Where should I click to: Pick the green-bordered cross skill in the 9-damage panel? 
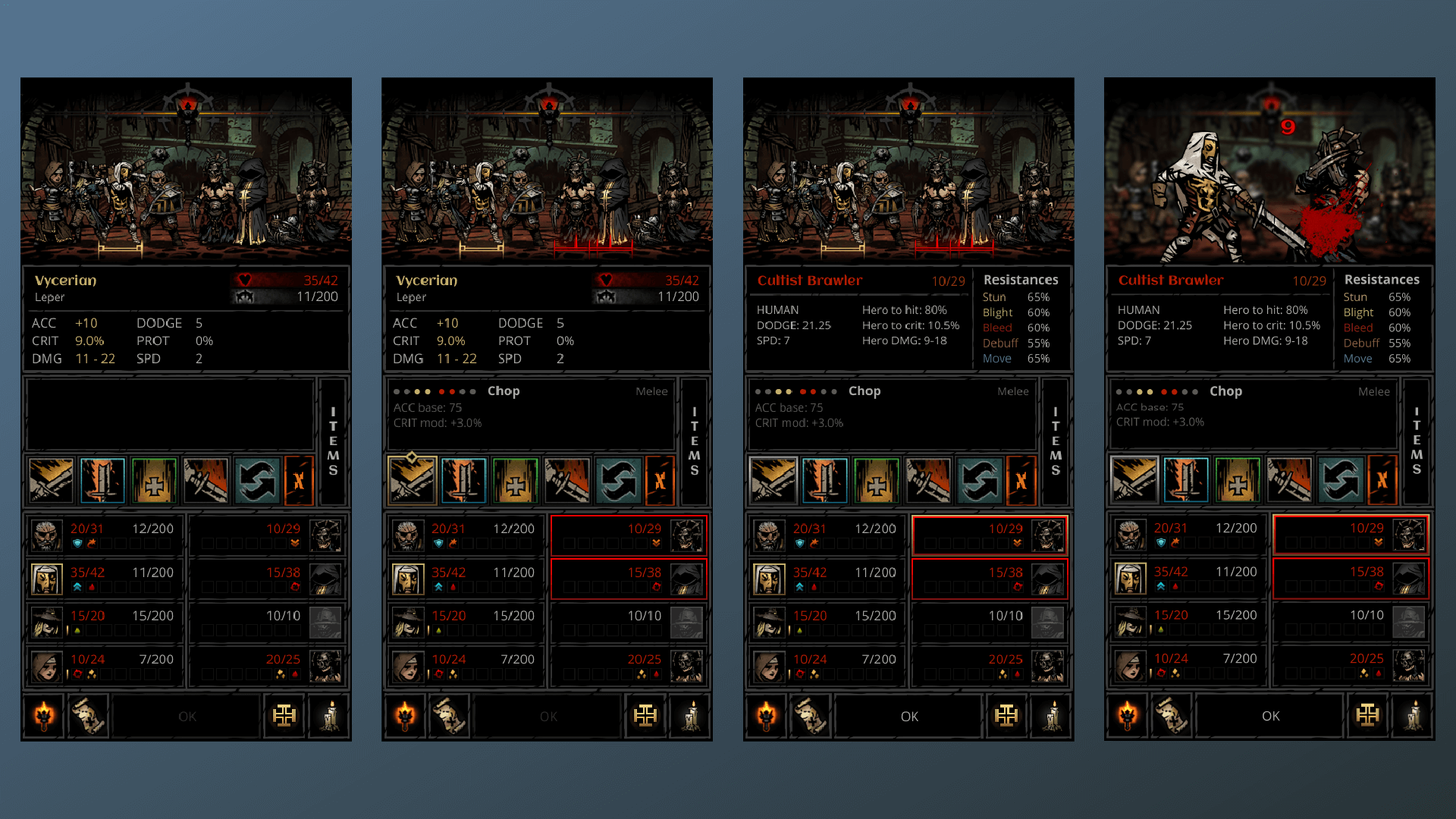point(1237,481)
